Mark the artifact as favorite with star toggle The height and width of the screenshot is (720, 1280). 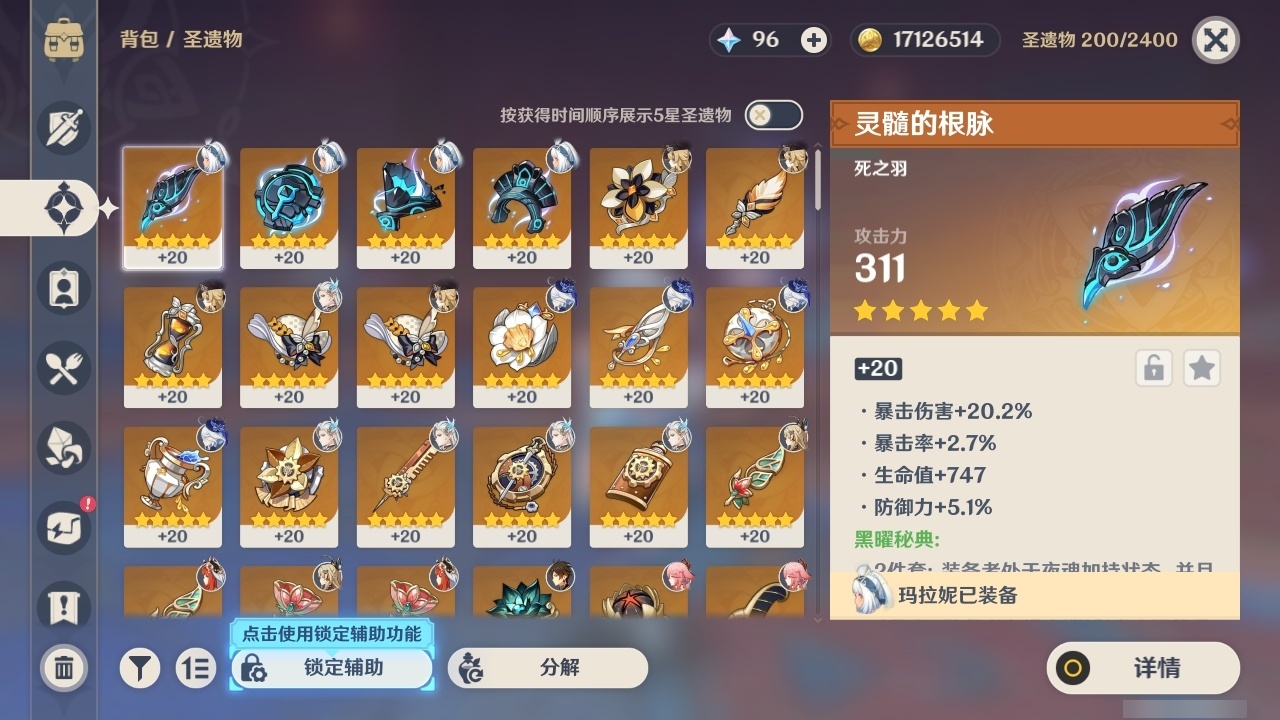click(1202, 368)
